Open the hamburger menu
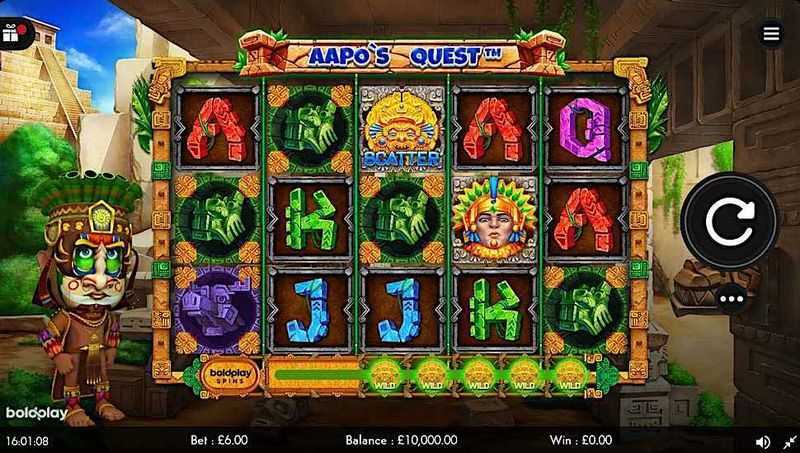 pyautogui.click(x=771, y=34)
